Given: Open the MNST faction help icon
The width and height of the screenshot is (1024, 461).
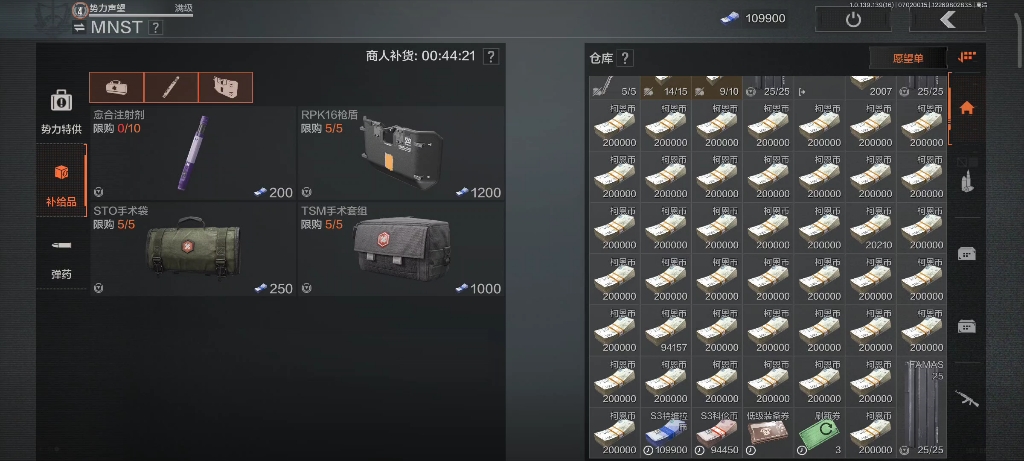Looking at the screenshot, I should coord(155,28).
